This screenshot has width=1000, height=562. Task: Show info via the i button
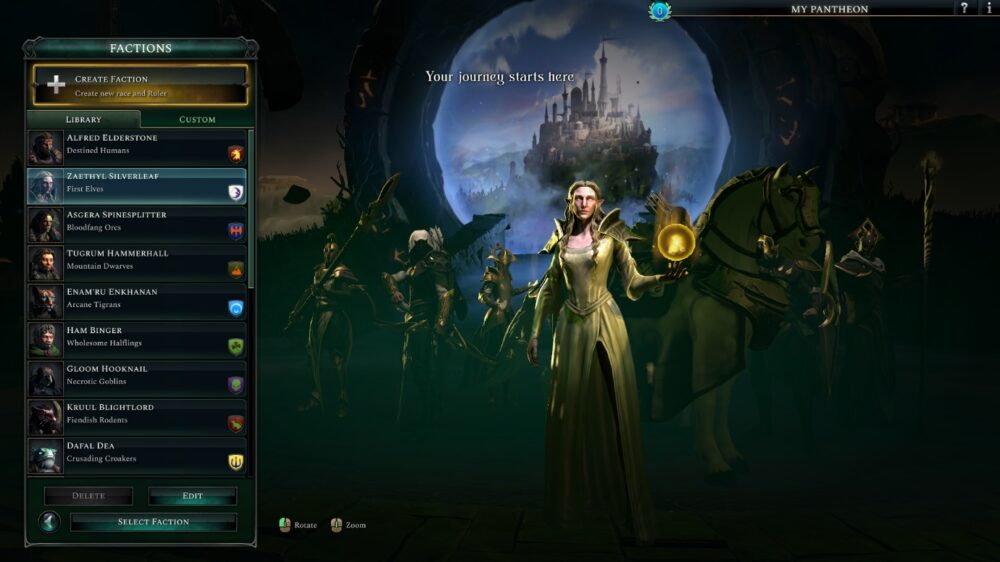(988, 9)
